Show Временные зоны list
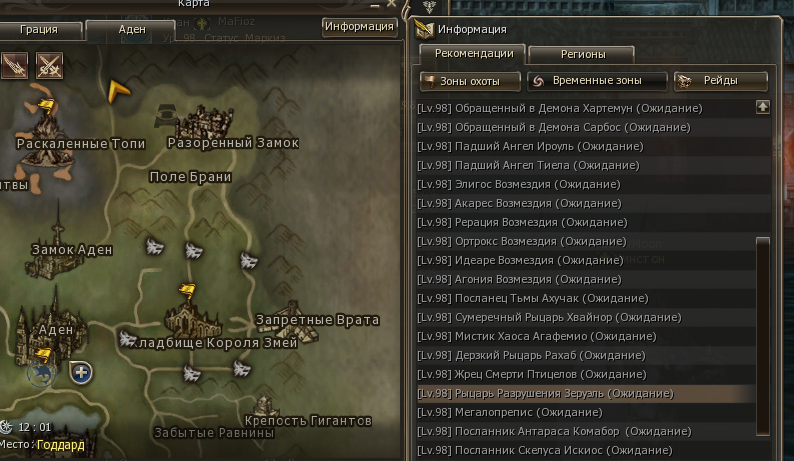The height and width of the screenshot is (461, 794). pos(598,81)
